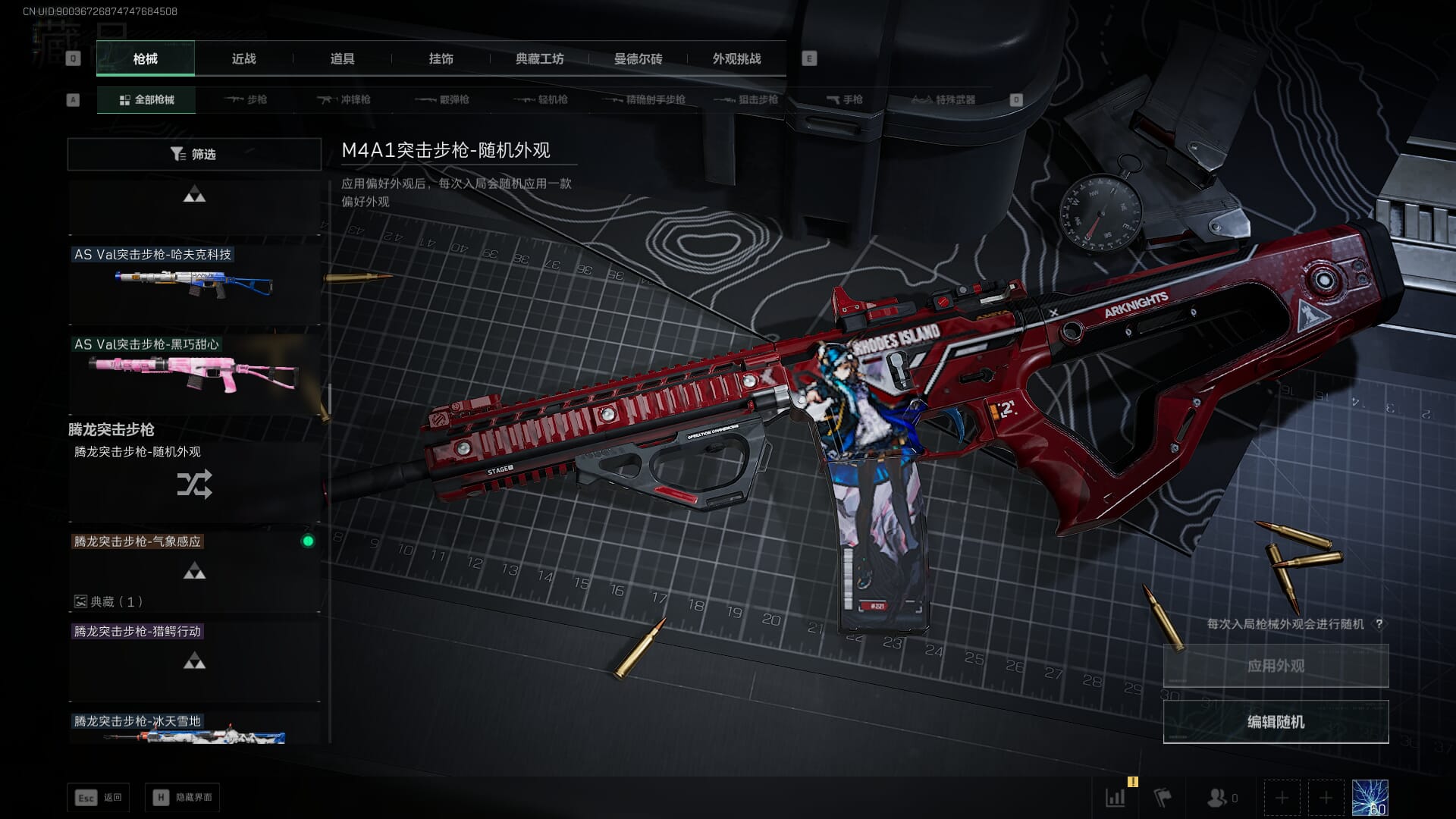This screenshot has width=1456, height=819.
Task: Switch to the 曼德尔砖 tab
Action: 638,59
